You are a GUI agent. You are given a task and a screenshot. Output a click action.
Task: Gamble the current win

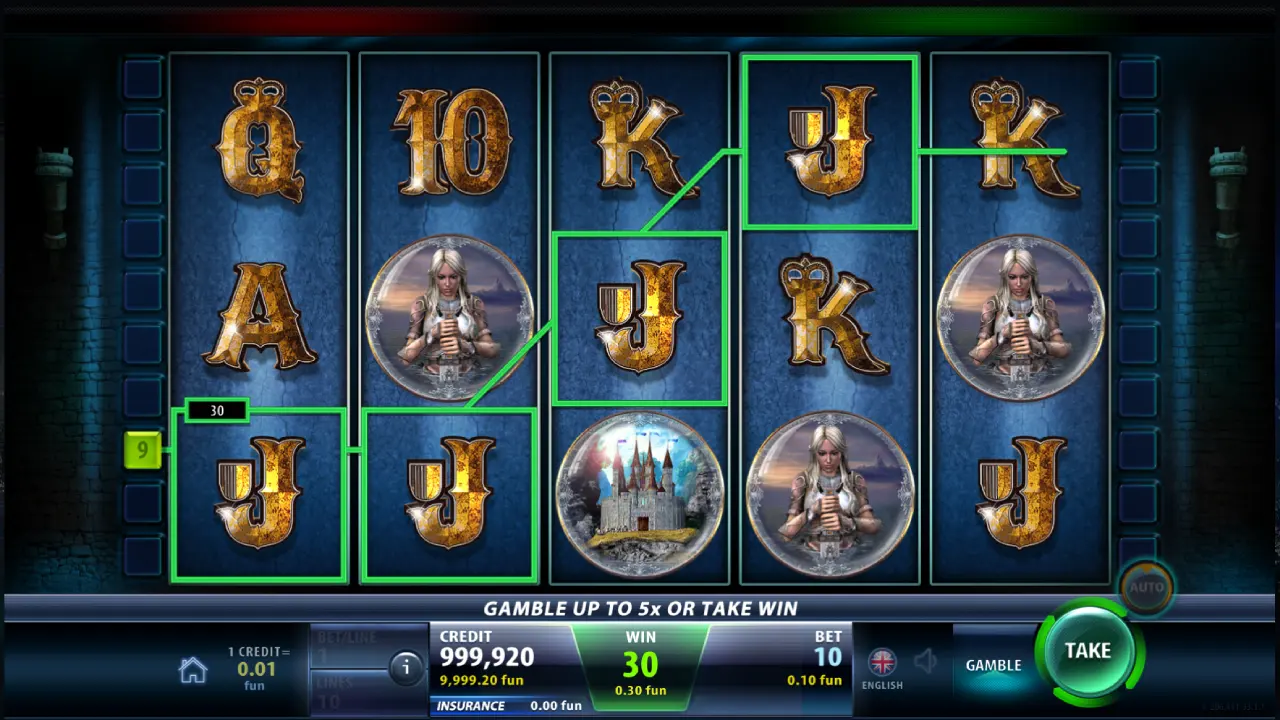(992, 665)
